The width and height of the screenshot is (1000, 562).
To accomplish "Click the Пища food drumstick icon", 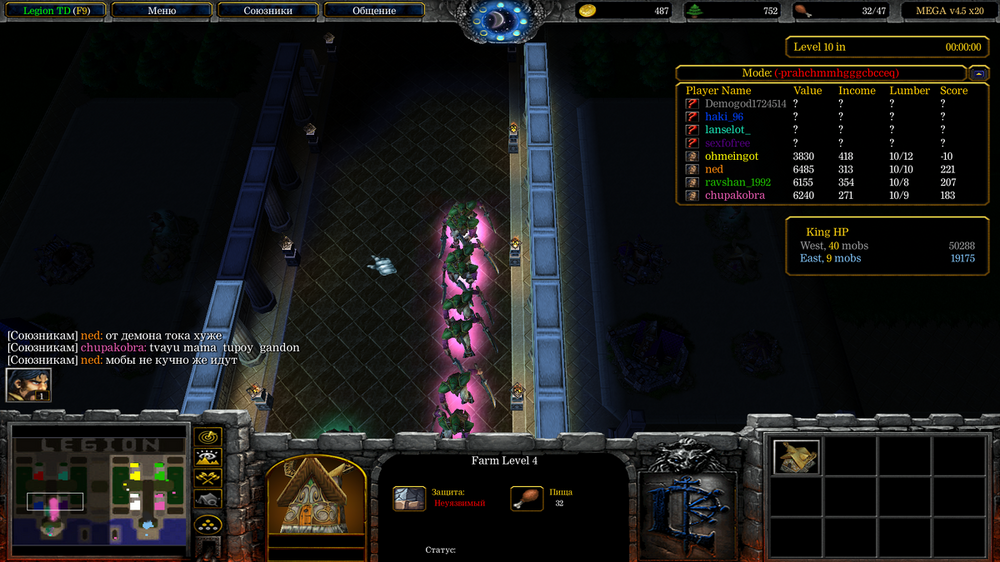I will click(x=527, y=498).
